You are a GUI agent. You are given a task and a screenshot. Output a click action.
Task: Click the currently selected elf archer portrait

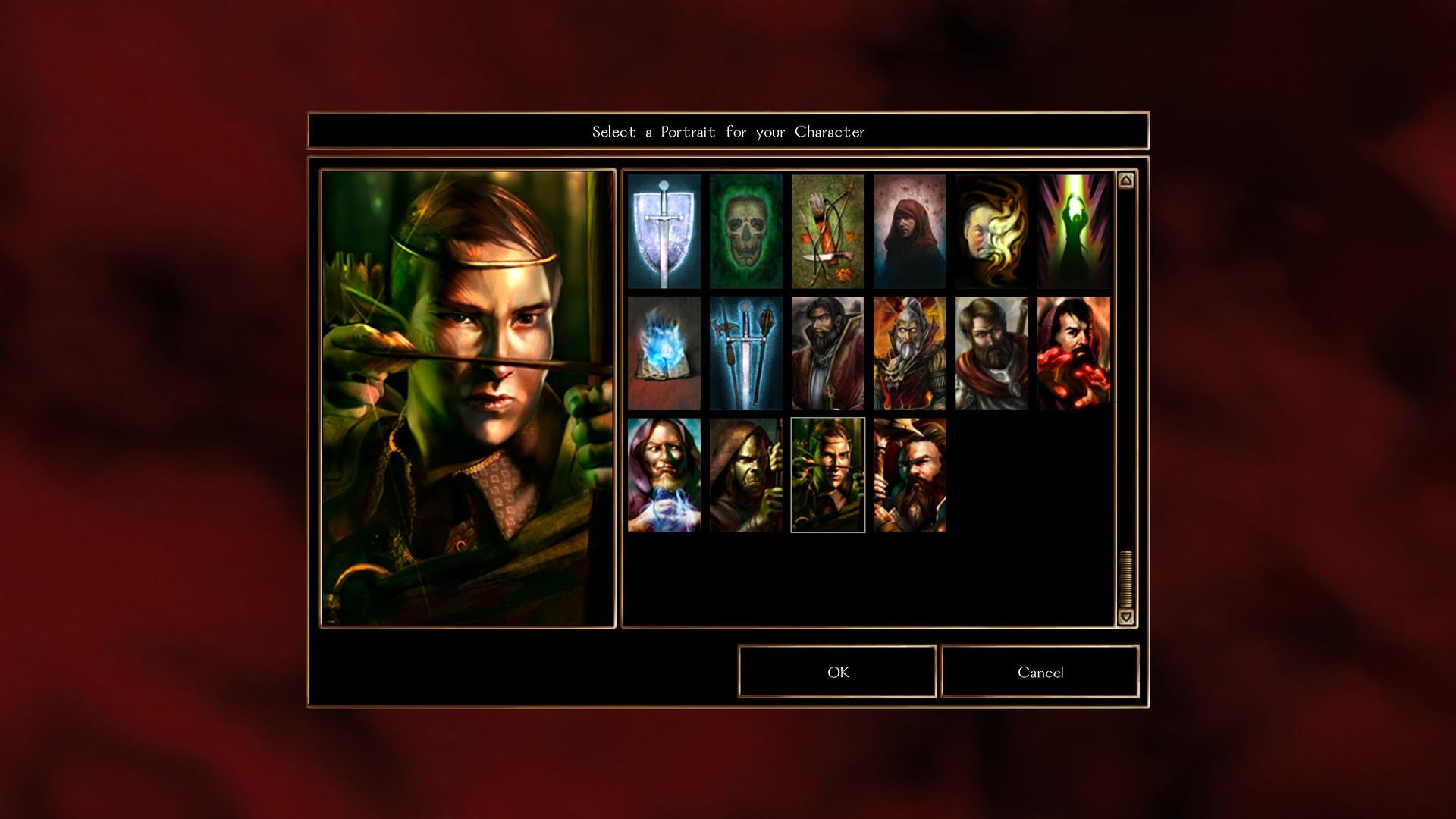827,474
